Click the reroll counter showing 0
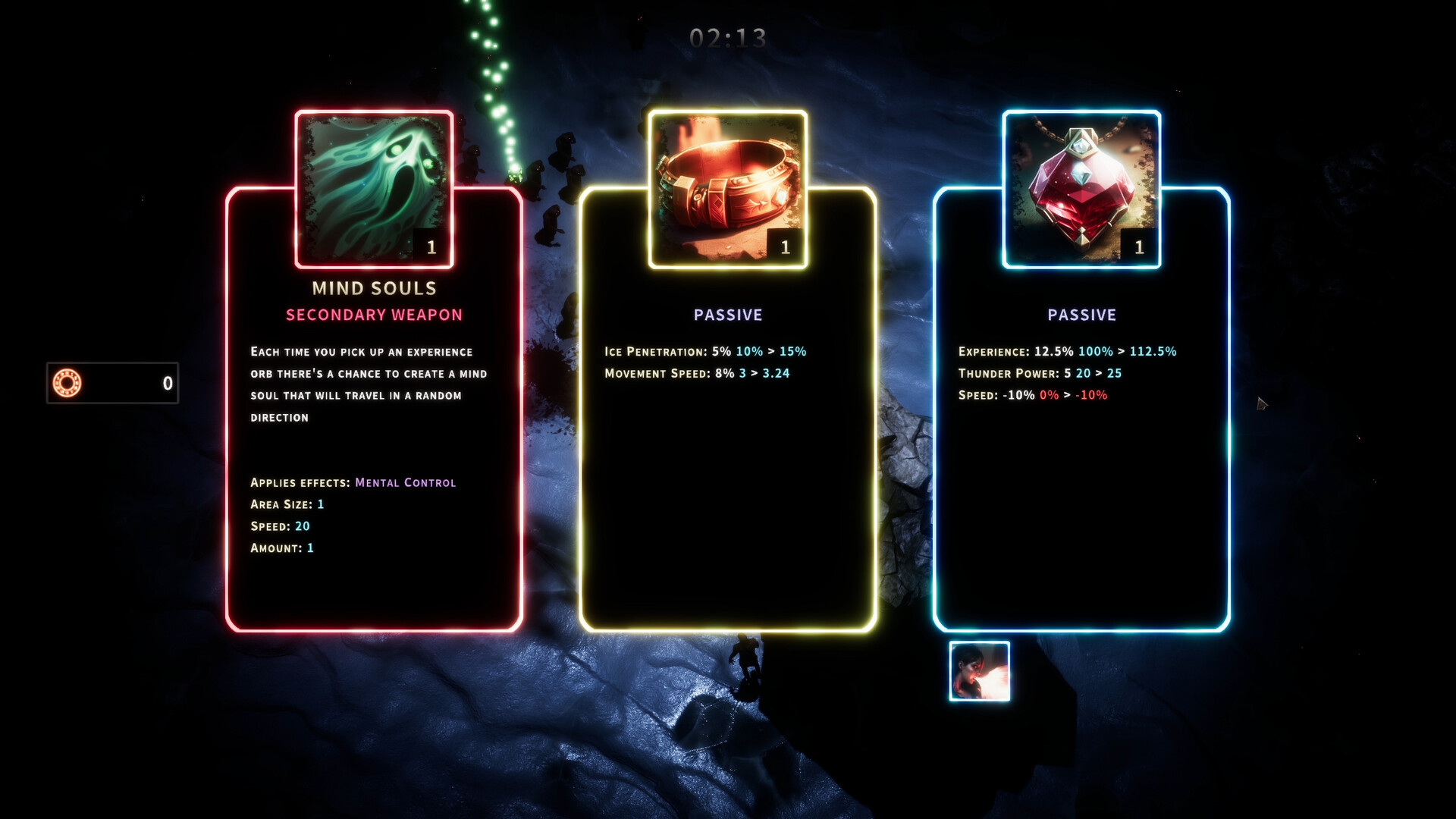This screenshot has height=819, width=1456. [168, 384]
